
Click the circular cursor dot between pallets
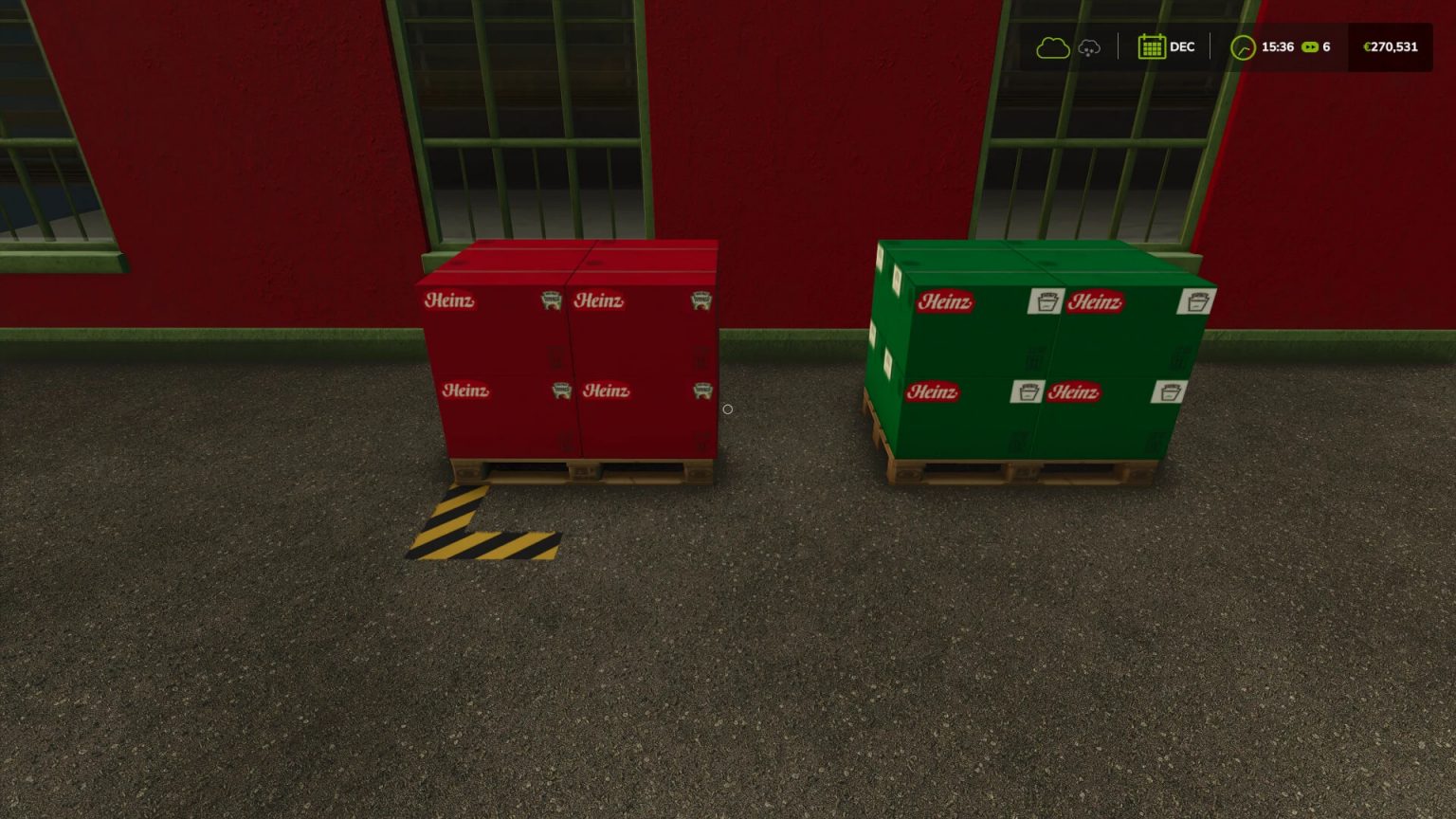click(728, 409)
